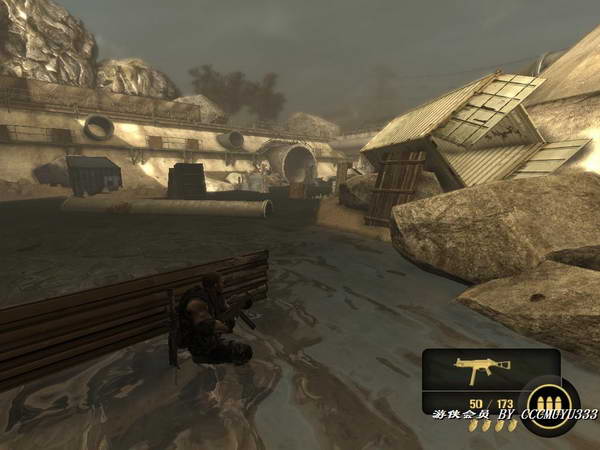Click the round three-bullet ammo type icon
The height and width of the screenshot is (450, 600).
point(547,403)
